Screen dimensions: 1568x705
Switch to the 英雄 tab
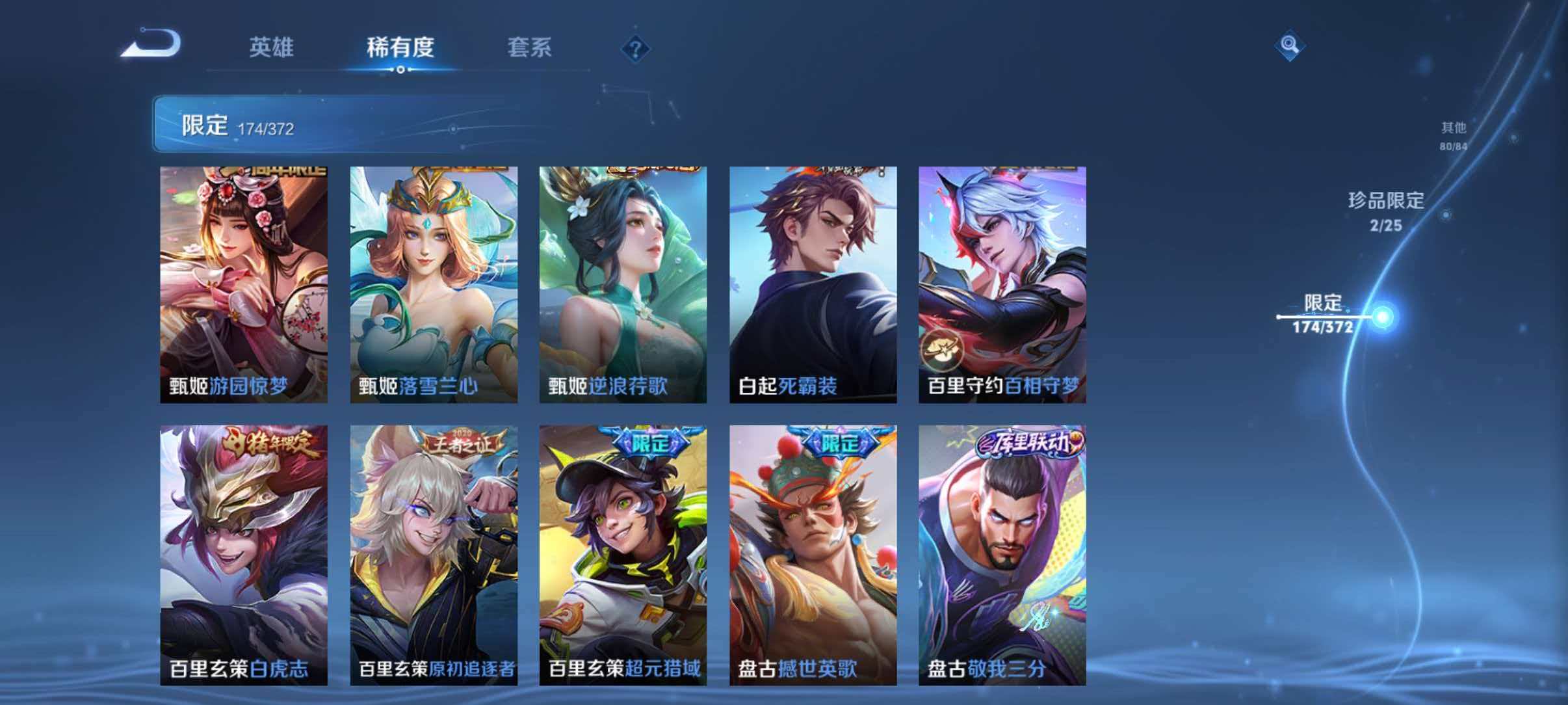click(273, 47)
